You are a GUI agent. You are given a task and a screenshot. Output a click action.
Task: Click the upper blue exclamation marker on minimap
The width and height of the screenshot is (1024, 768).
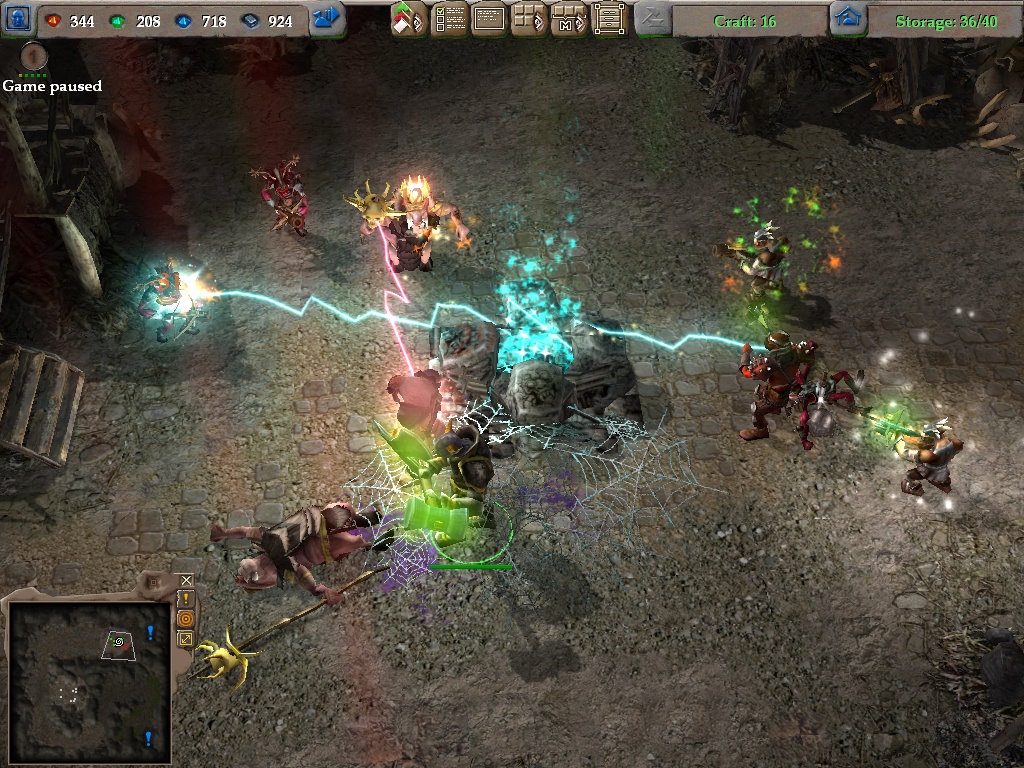(150, 632)
